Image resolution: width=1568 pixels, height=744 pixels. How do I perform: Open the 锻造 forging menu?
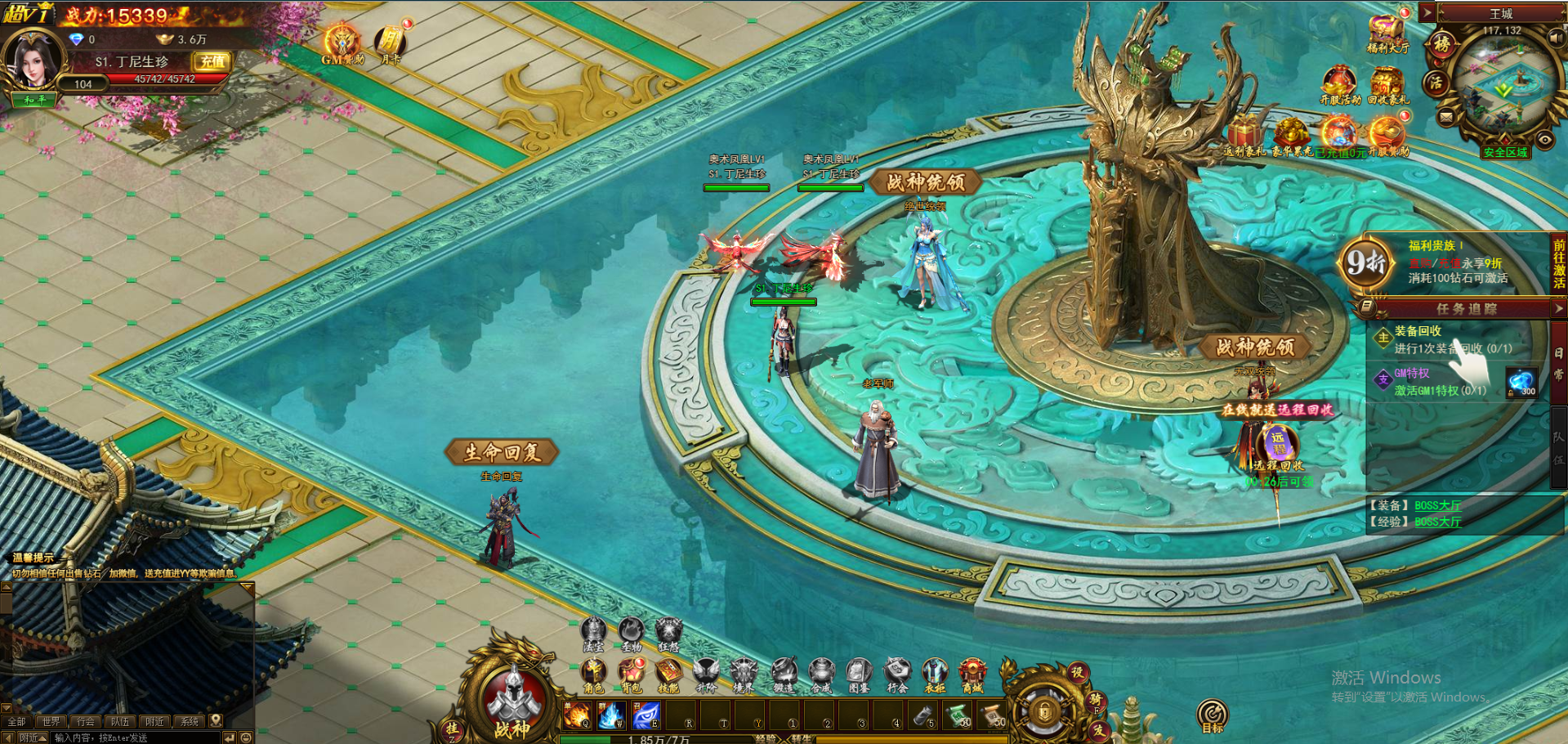[x=783, y=674]
